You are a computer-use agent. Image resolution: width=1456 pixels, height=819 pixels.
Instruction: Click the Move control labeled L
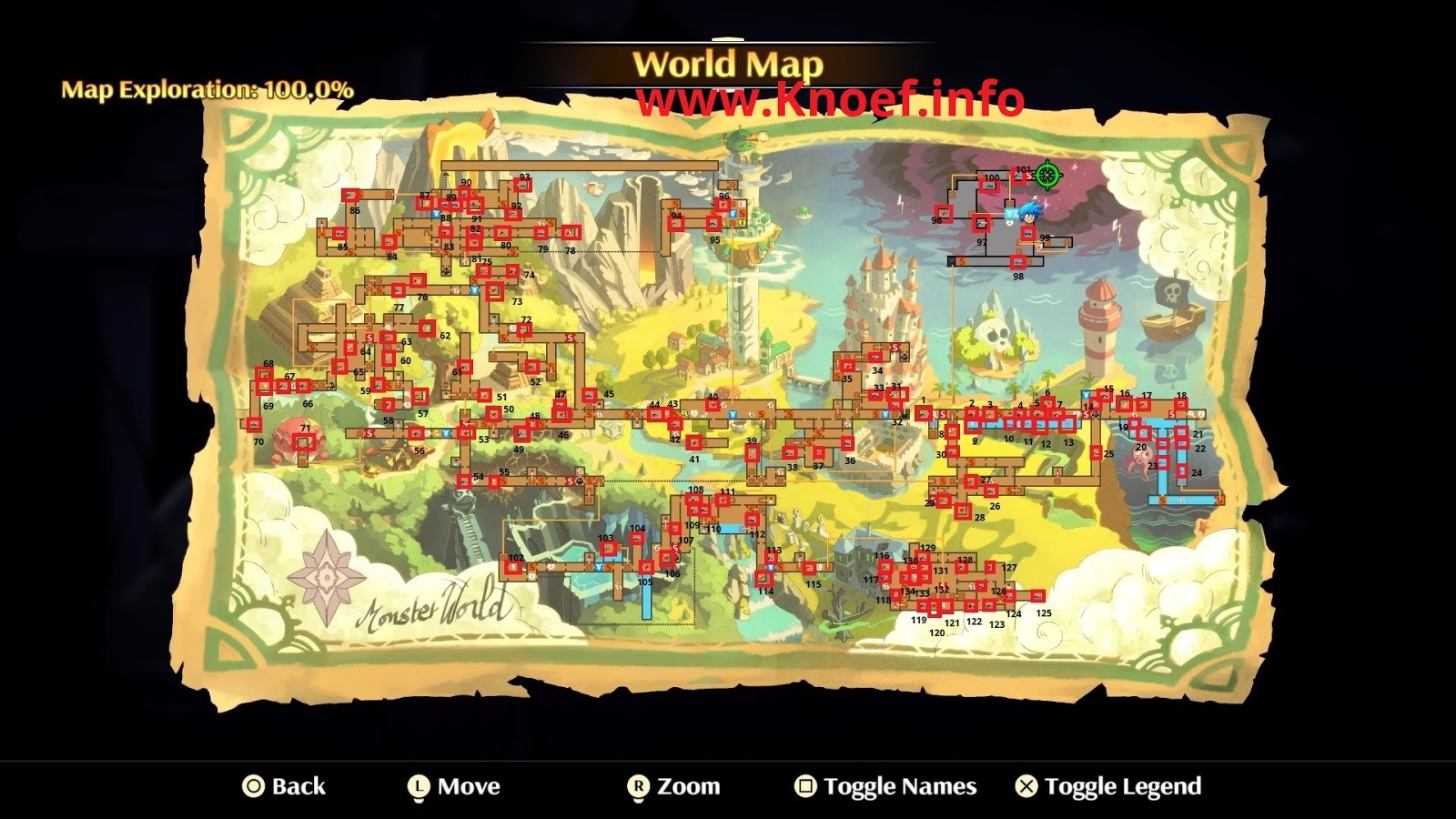coord(420,784)
